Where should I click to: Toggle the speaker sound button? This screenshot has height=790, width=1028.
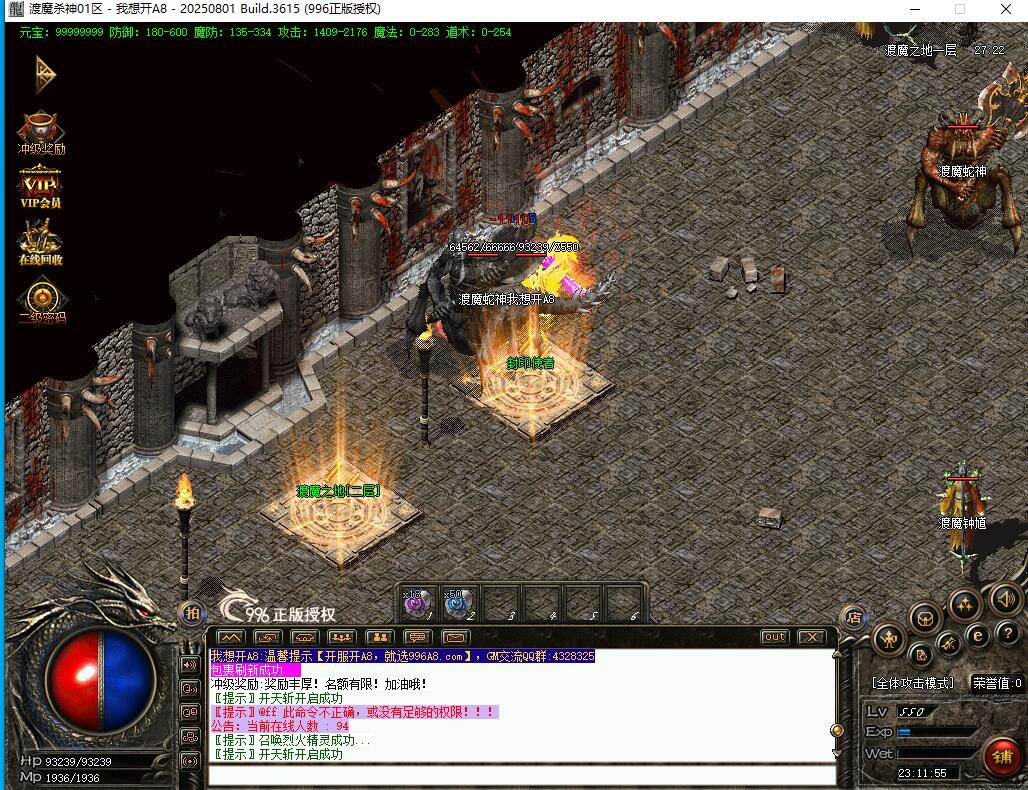point(1005,599)
